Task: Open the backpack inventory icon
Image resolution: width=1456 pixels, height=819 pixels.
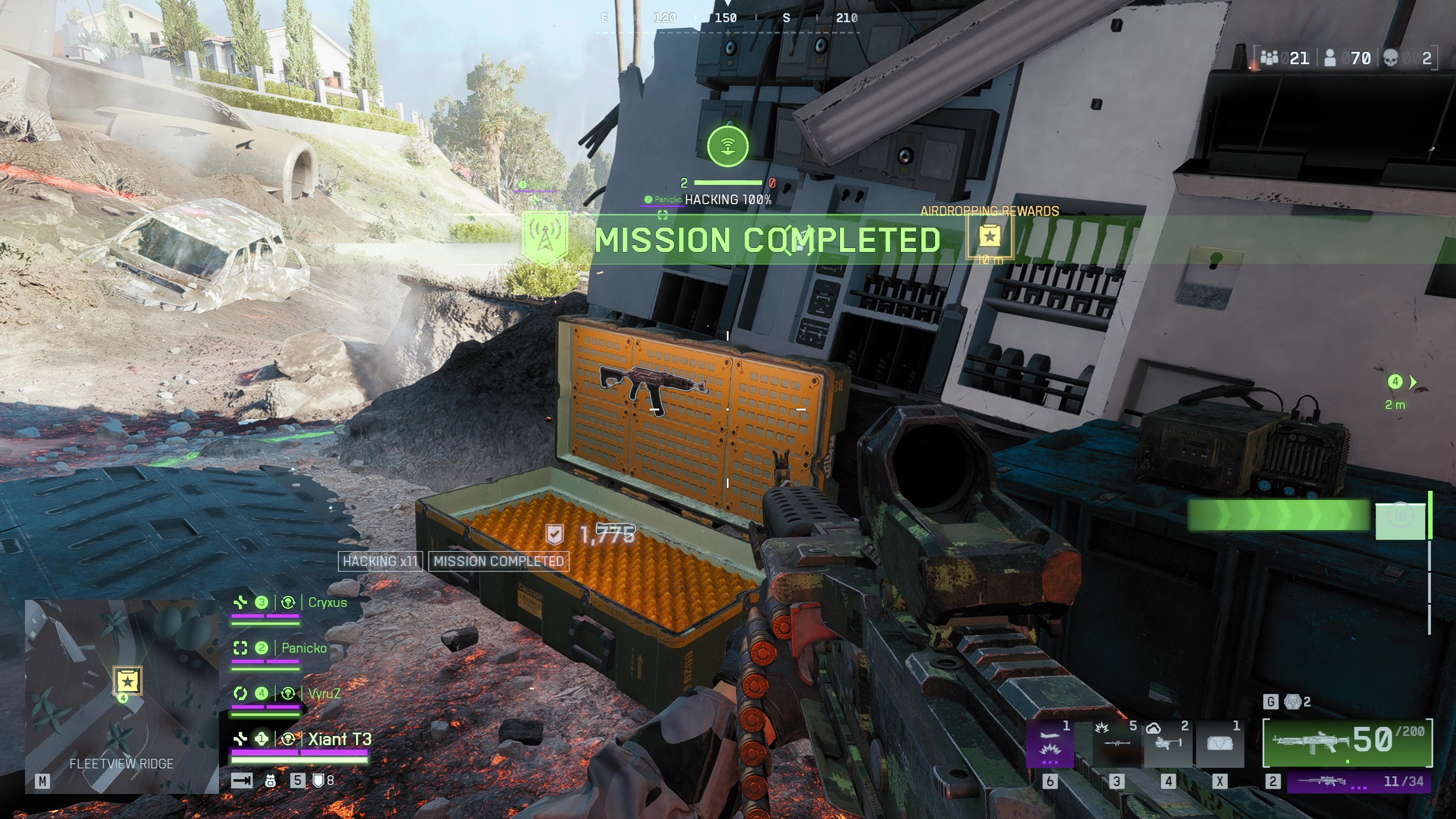Action: click(271, 781)
